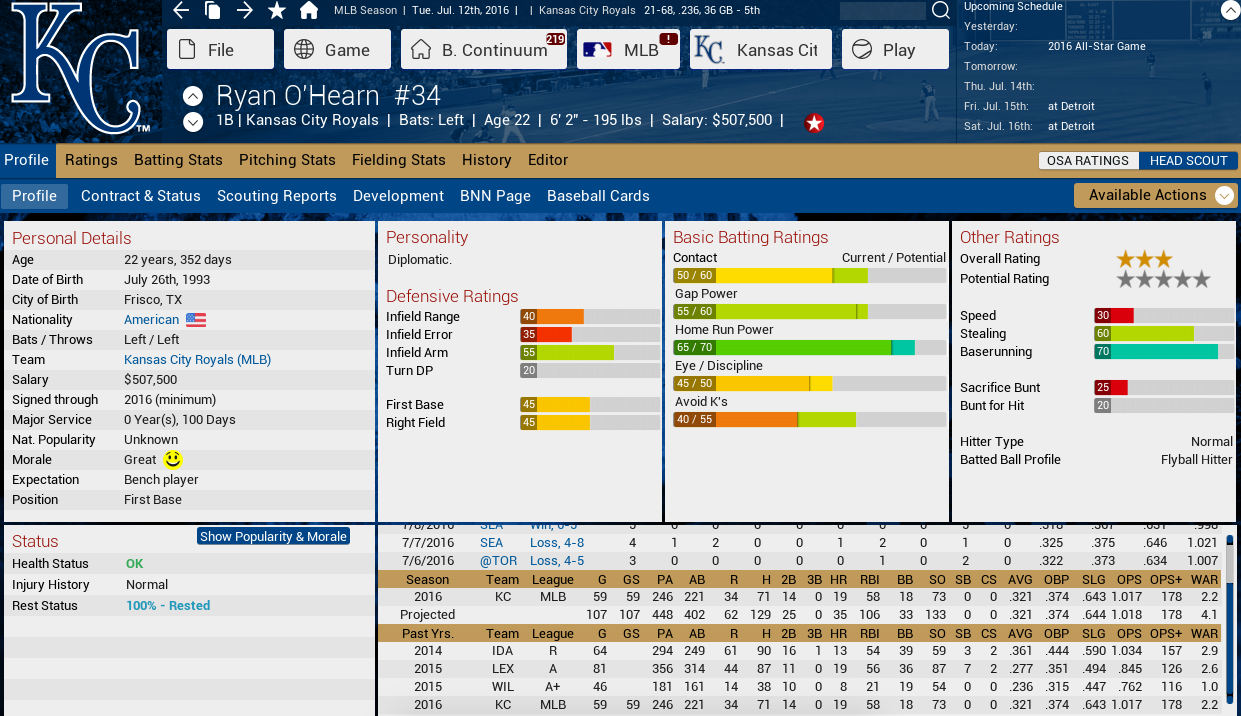
Task: Open the Kansas City team menu
Action: coord(760,50)
